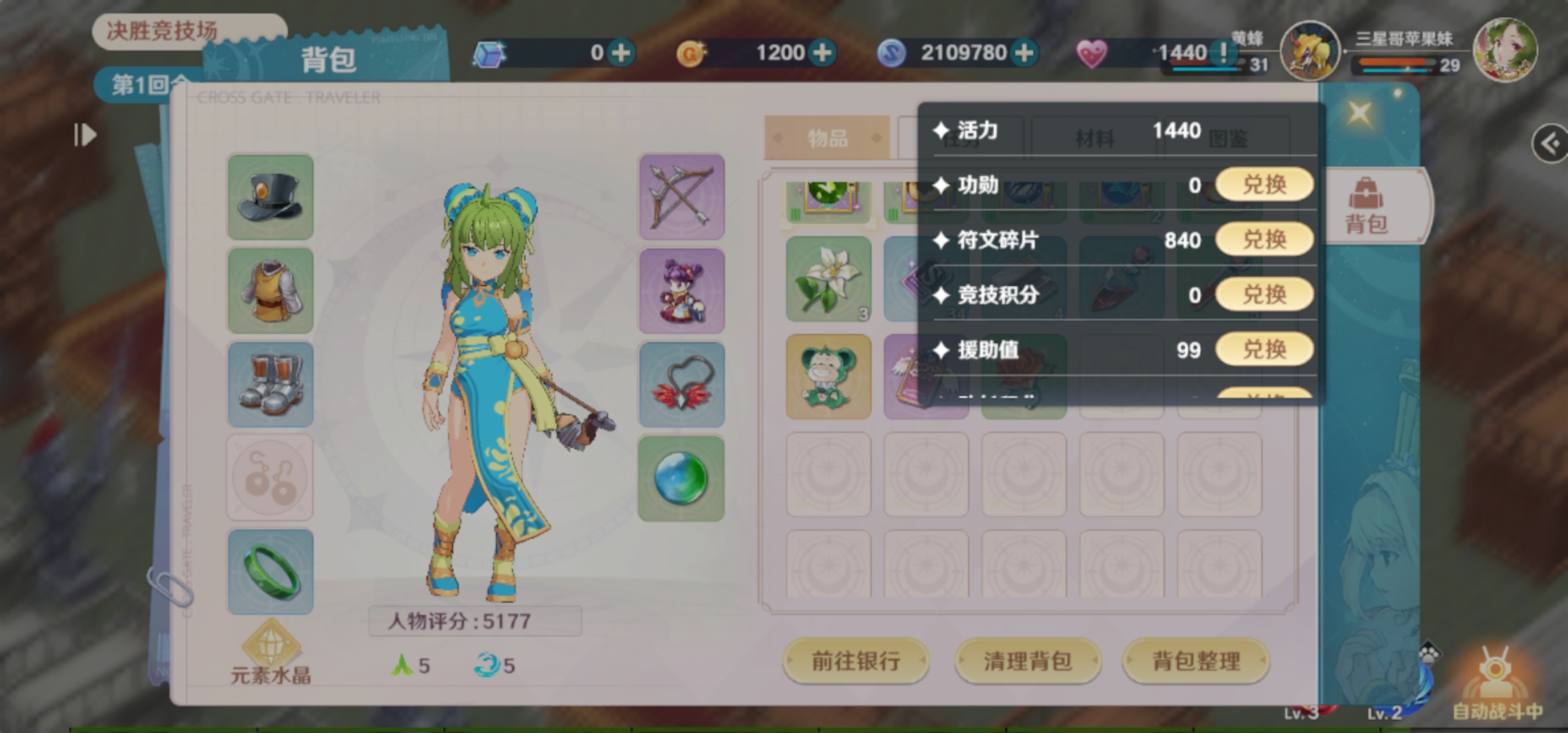Click the equipped pet companion icon

click(x=682, y=292)
